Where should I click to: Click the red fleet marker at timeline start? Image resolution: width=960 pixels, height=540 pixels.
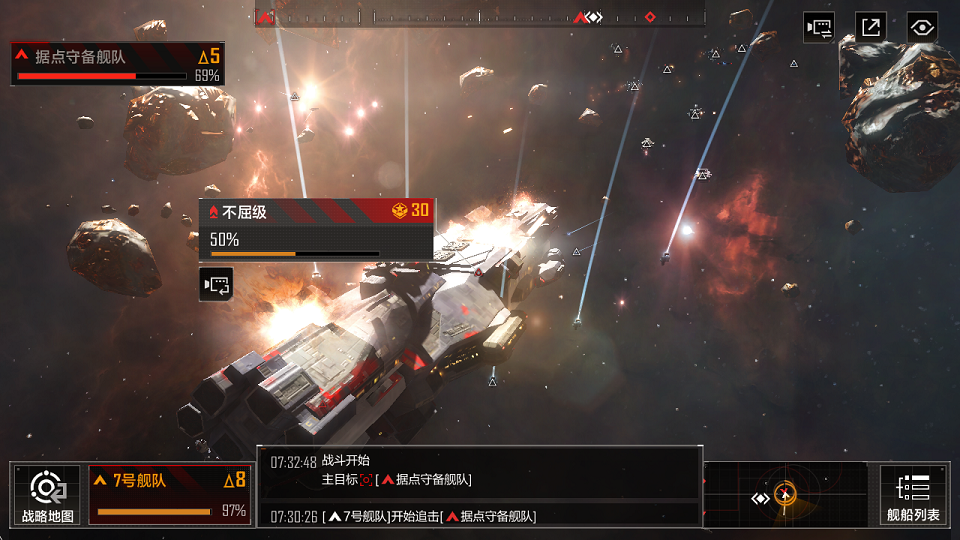click(x=265, y=17)
